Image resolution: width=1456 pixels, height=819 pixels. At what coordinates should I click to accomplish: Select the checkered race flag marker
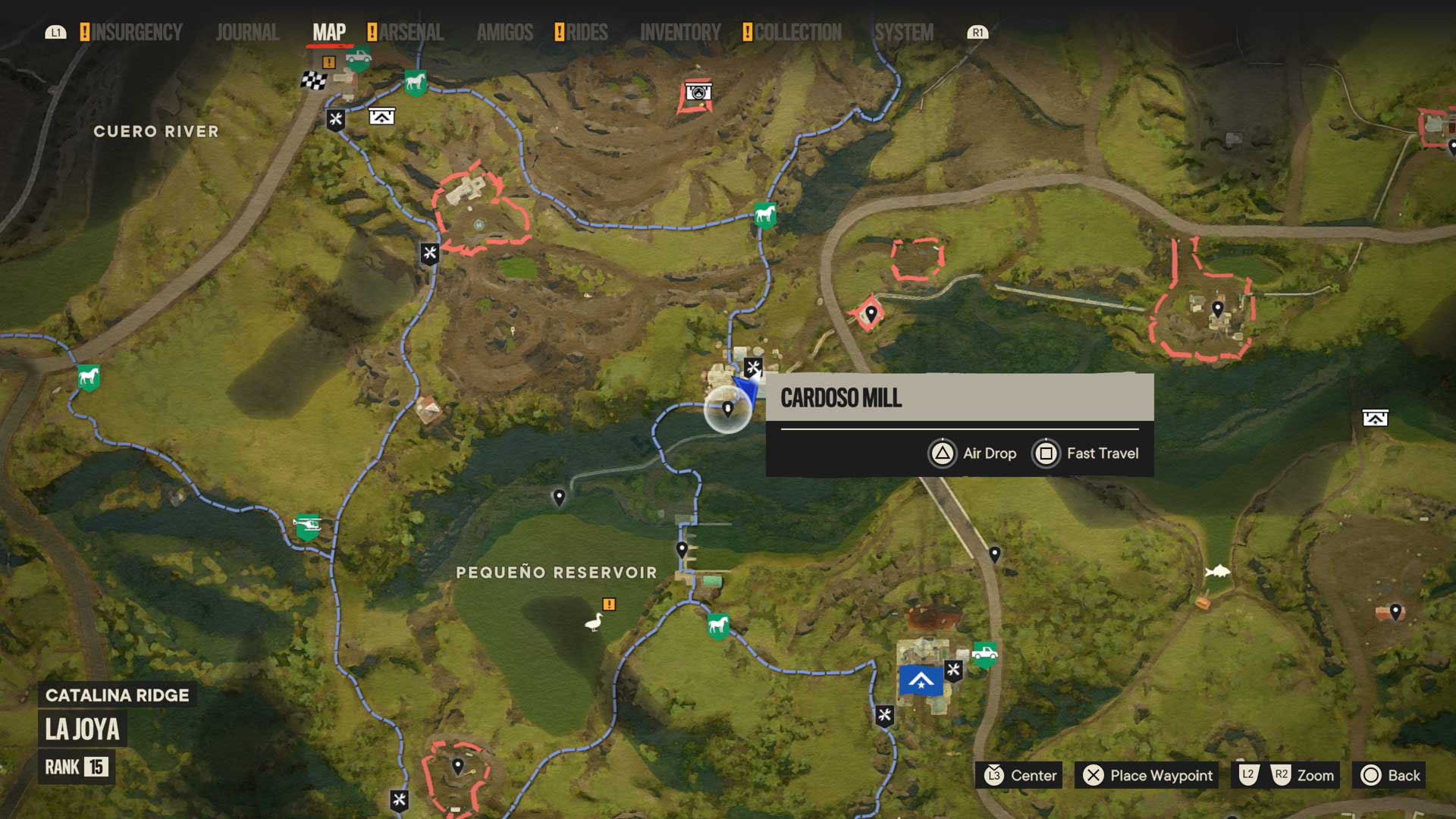click(x=313, y=80)
